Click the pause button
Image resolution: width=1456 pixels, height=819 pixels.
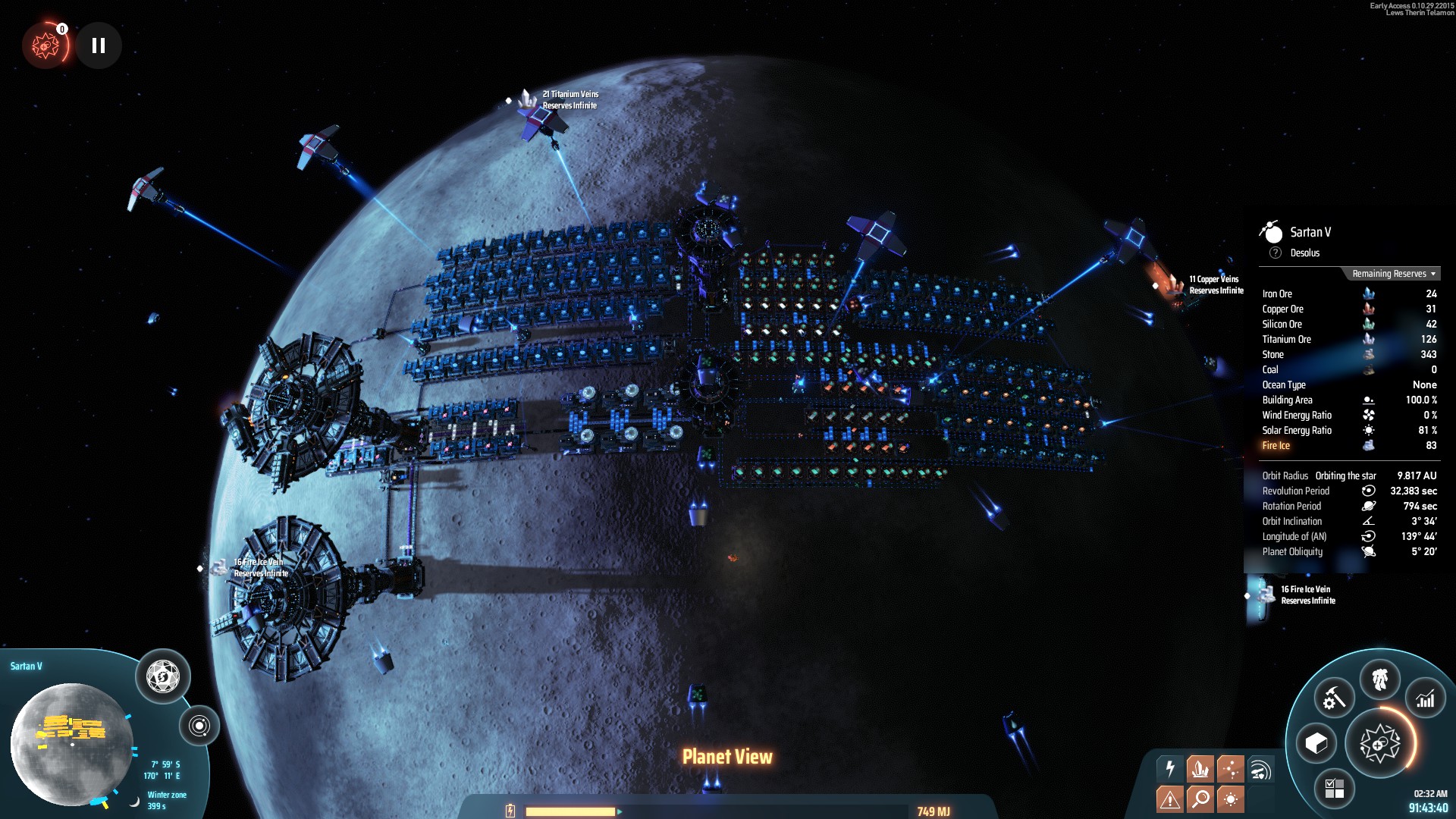coord(99,45)
